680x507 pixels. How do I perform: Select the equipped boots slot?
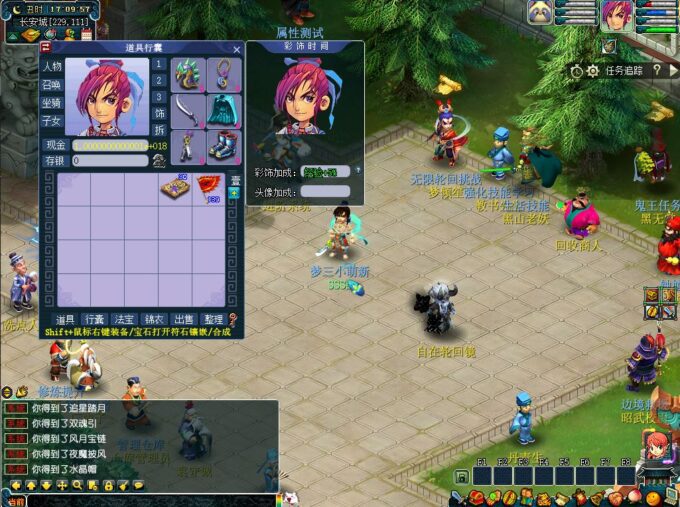[x=222, y=145]
